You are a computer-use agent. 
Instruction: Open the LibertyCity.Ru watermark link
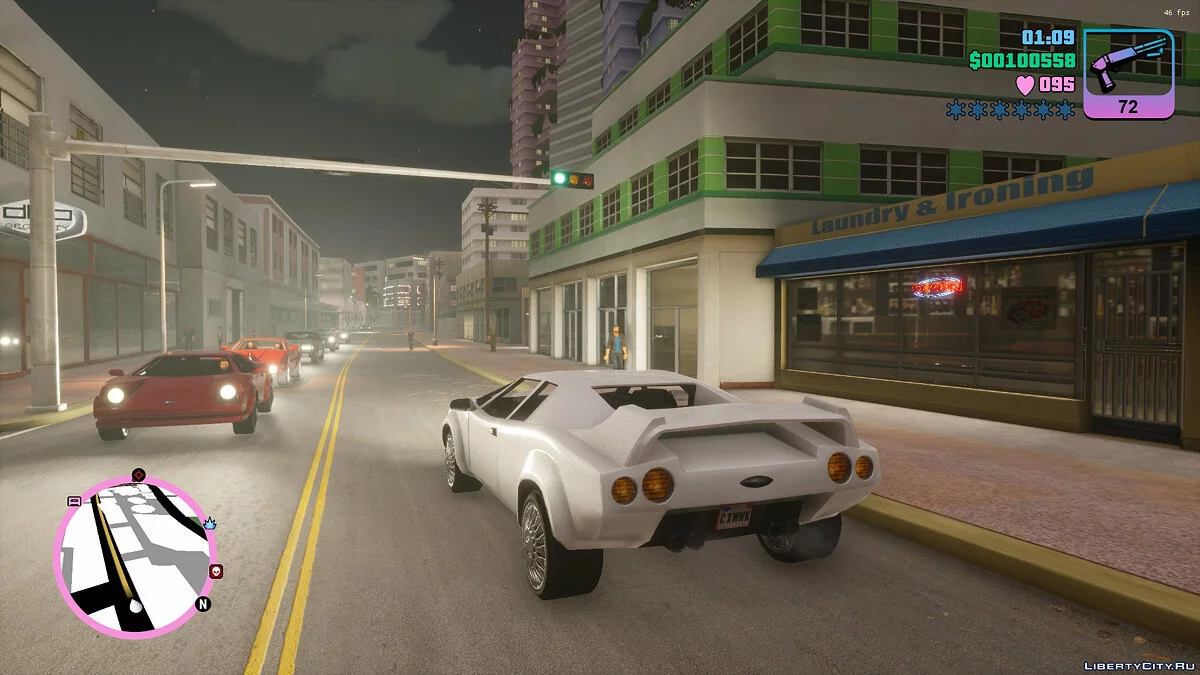pos(1140,665)
